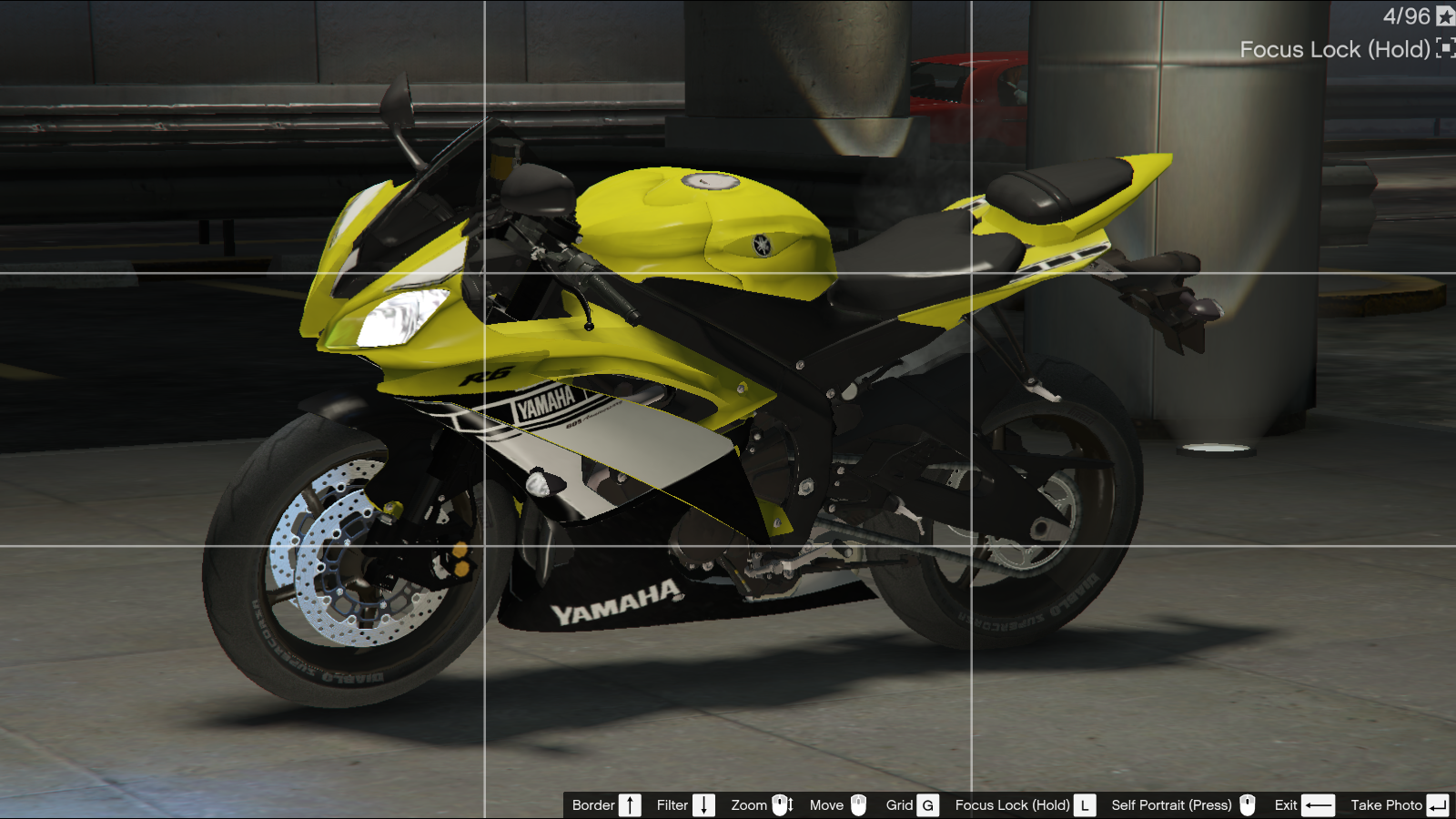
Task: Click the starred photo icon beside 4/96
Action: [x=1446, y=15]
